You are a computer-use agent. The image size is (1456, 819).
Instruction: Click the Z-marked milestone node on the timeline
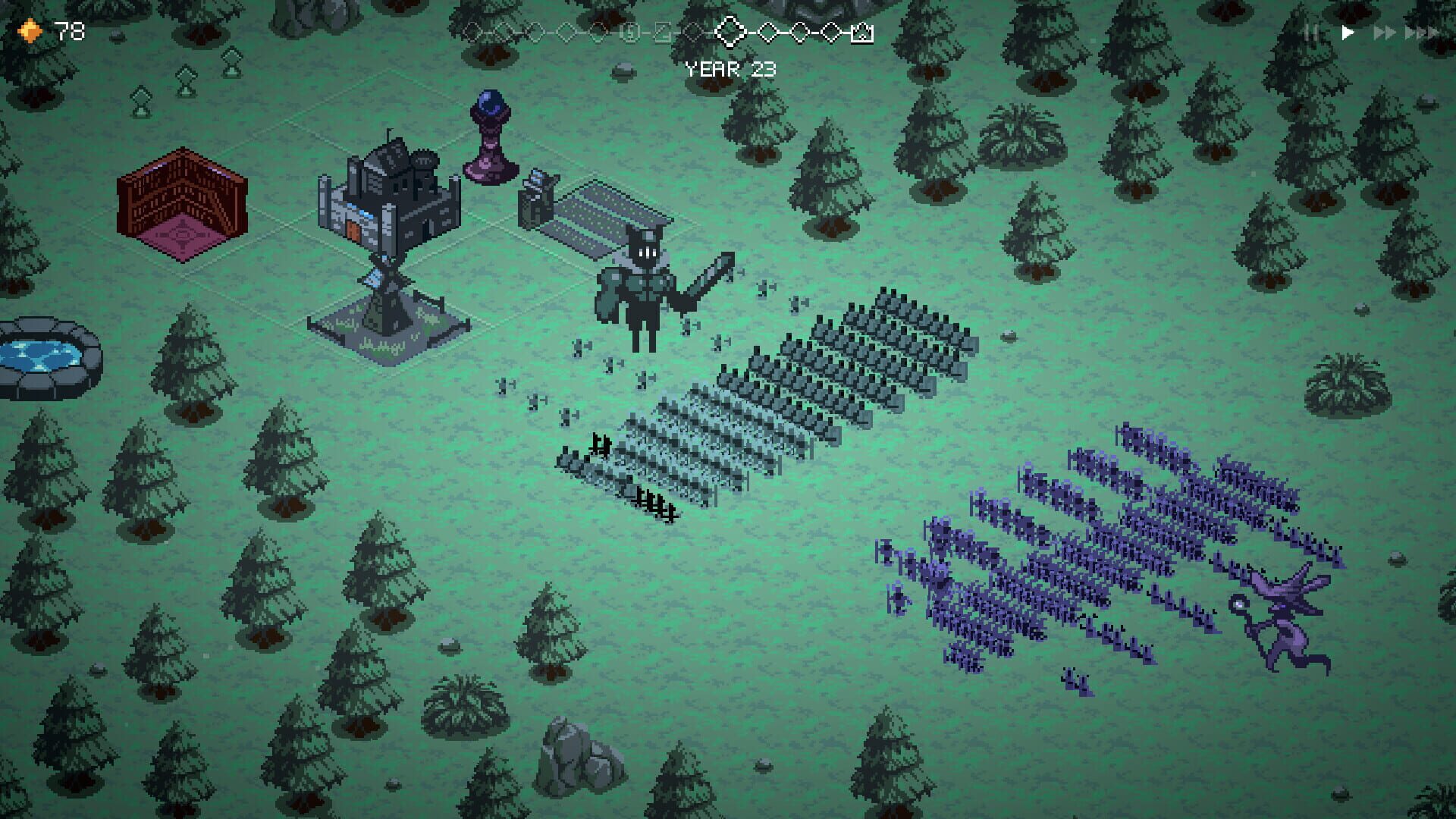[x=664, y=33]
